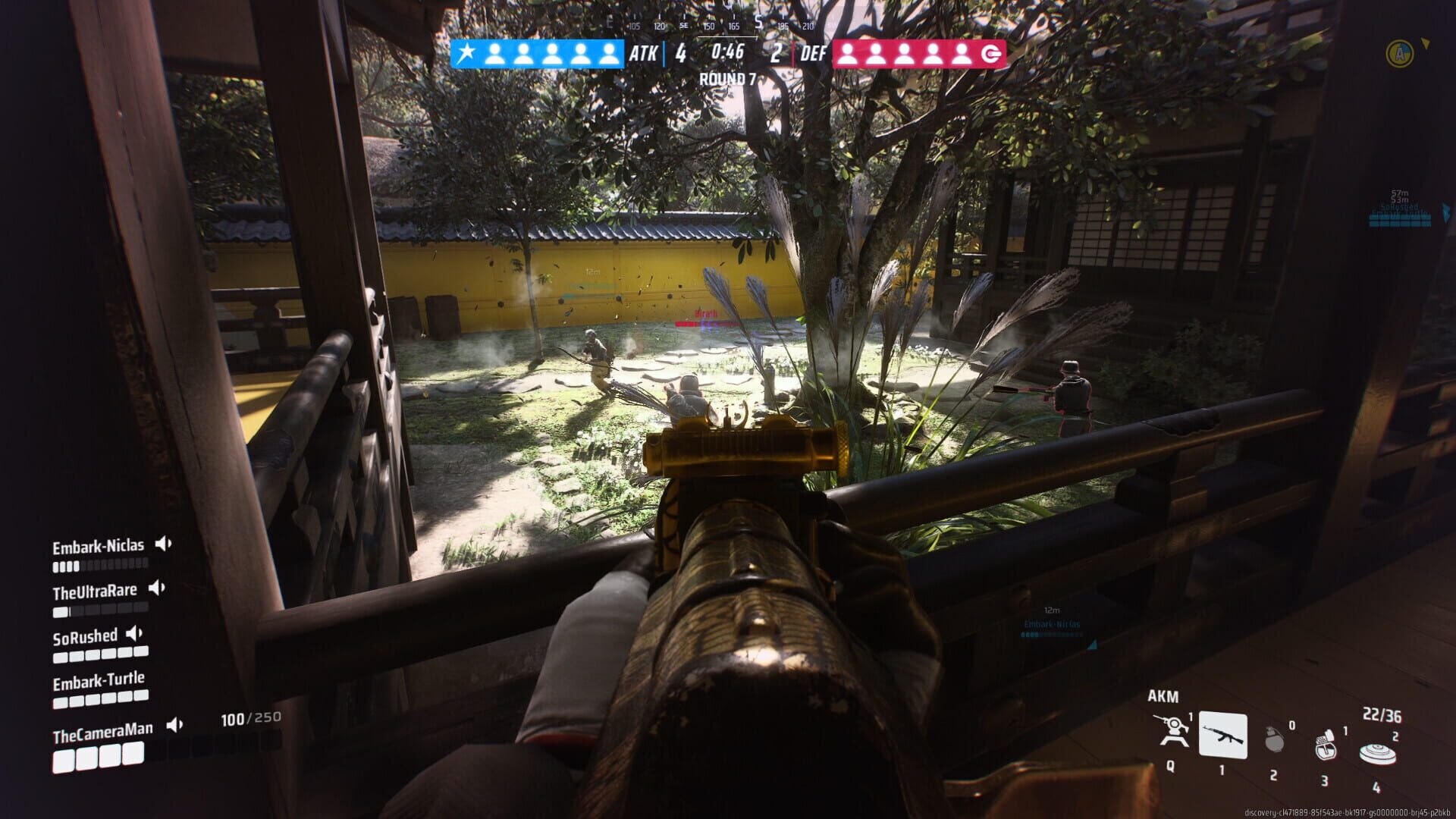Toggle SoRushed's speaker icon

point(136,635)
